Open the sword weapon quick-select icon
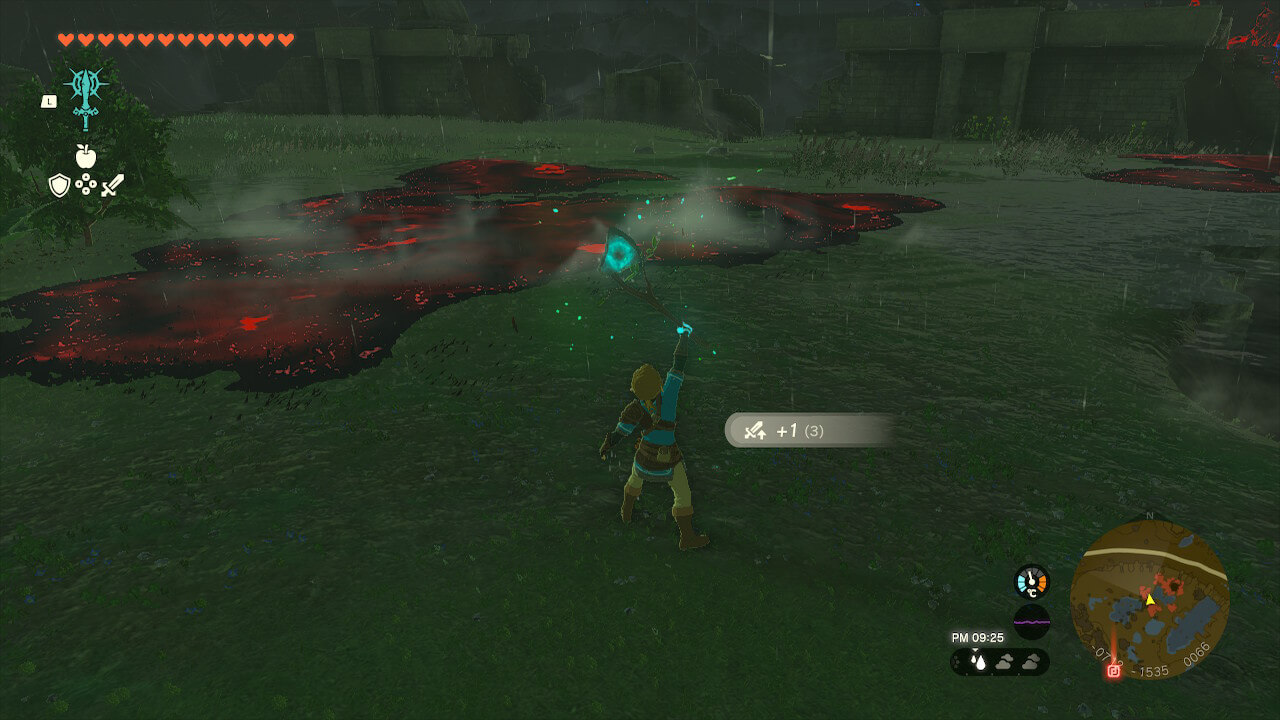 pos(113,185)
